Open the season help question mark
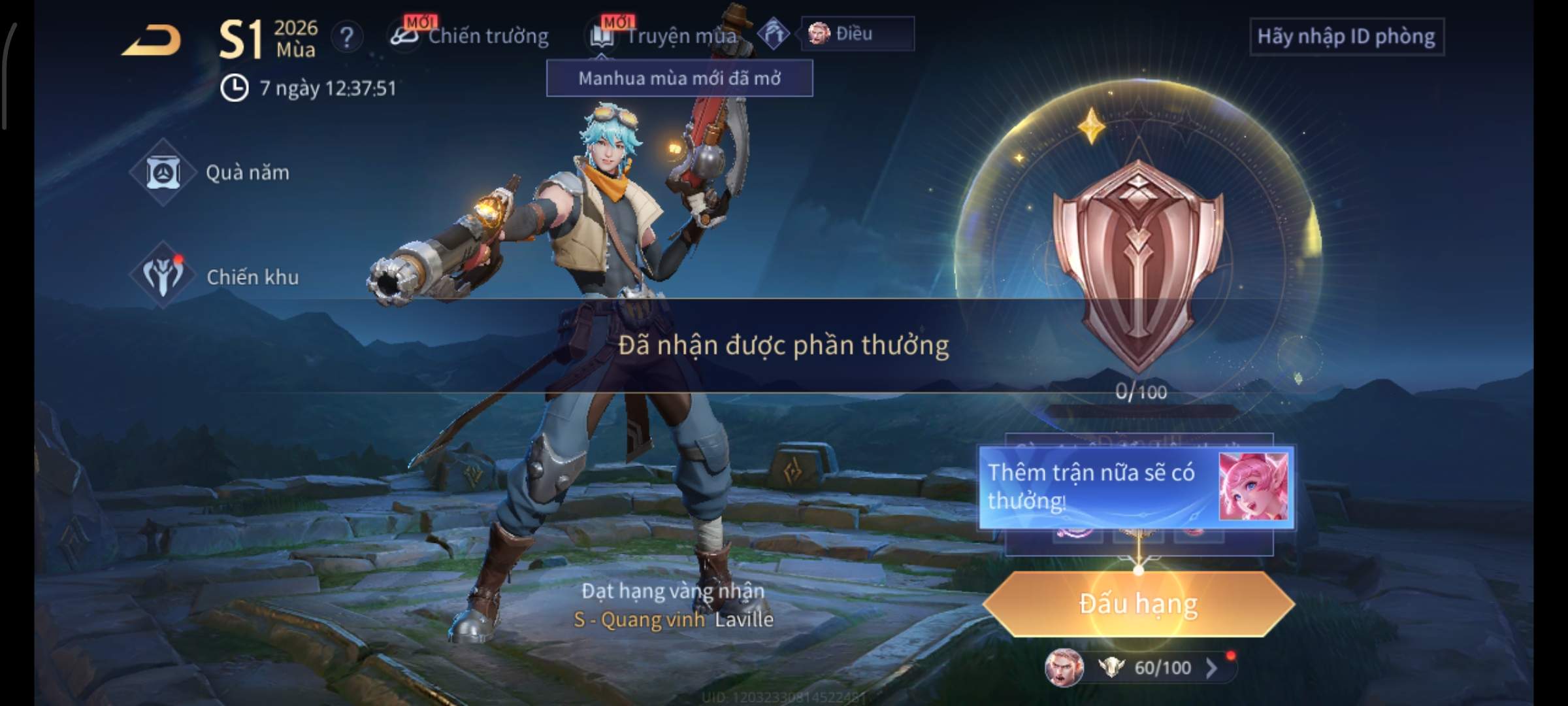The width and height of the screenshot is (1568, 706). [x=346, y=37]
